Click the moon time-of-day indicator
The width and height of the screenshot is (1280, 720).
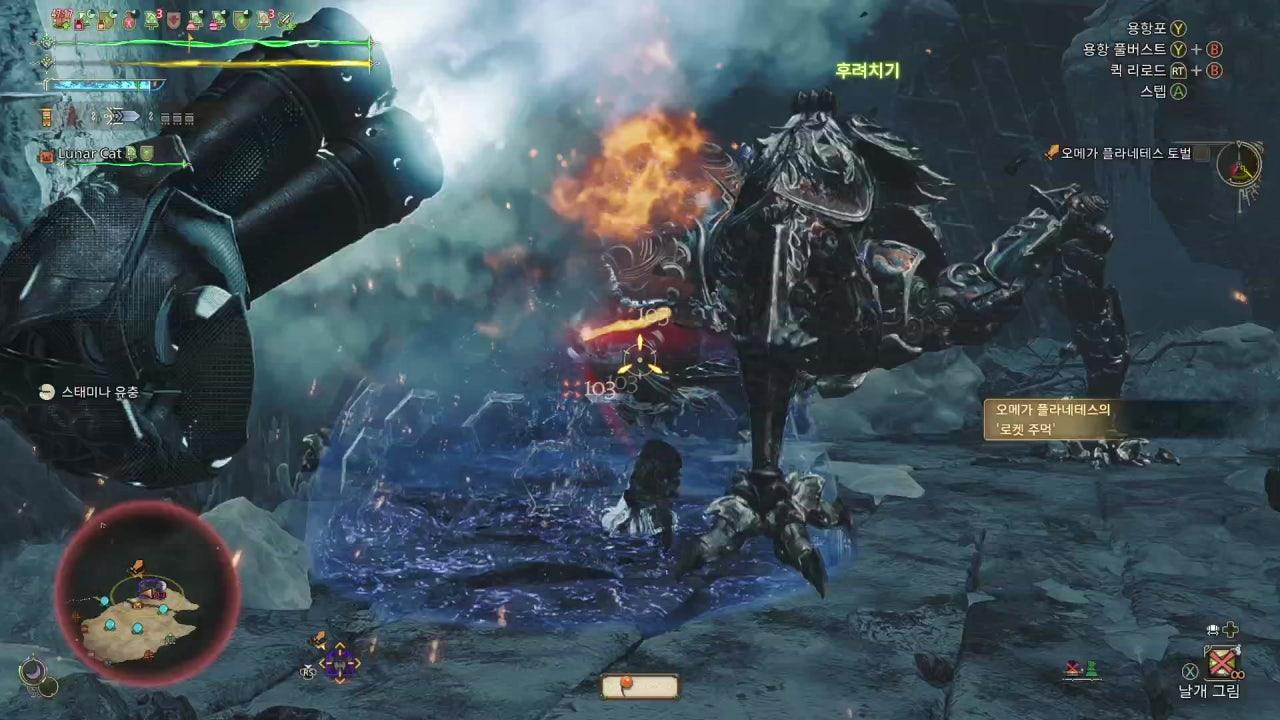tap(33, 672)
